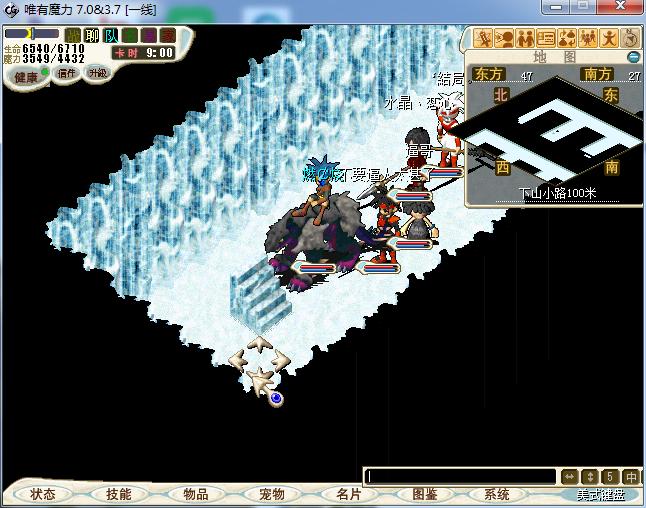The height and width of the screenshot is (508, 646).
Task: Open the 技能 skills menu
Action: tap(119, 494)
